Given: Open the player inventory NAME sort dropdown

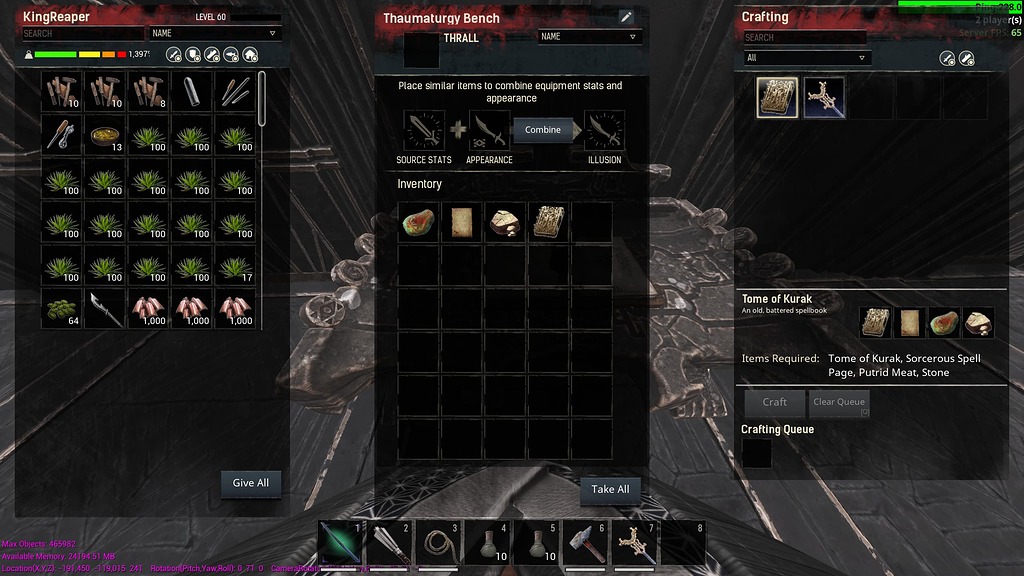Looking at the screenshot, I should (214, 33).
